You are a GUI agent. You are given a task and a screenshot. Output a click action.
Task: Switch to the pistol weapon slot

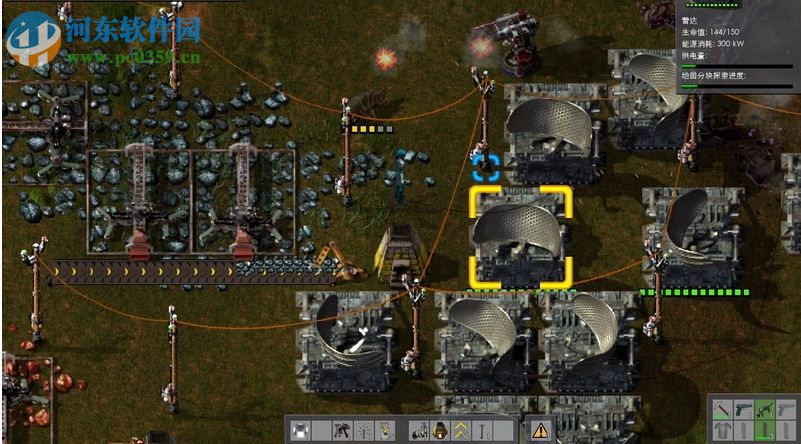(x=744, y=410)
